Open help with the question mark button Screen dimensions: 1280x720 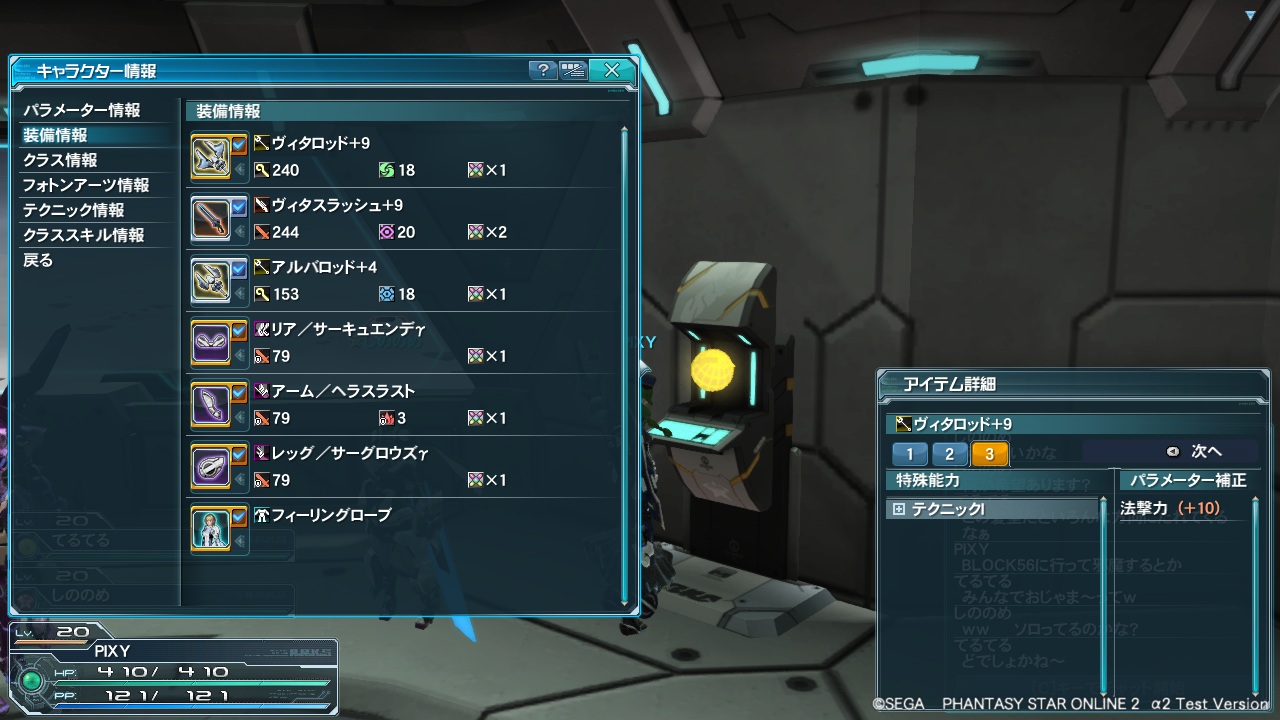pos(543,70)
